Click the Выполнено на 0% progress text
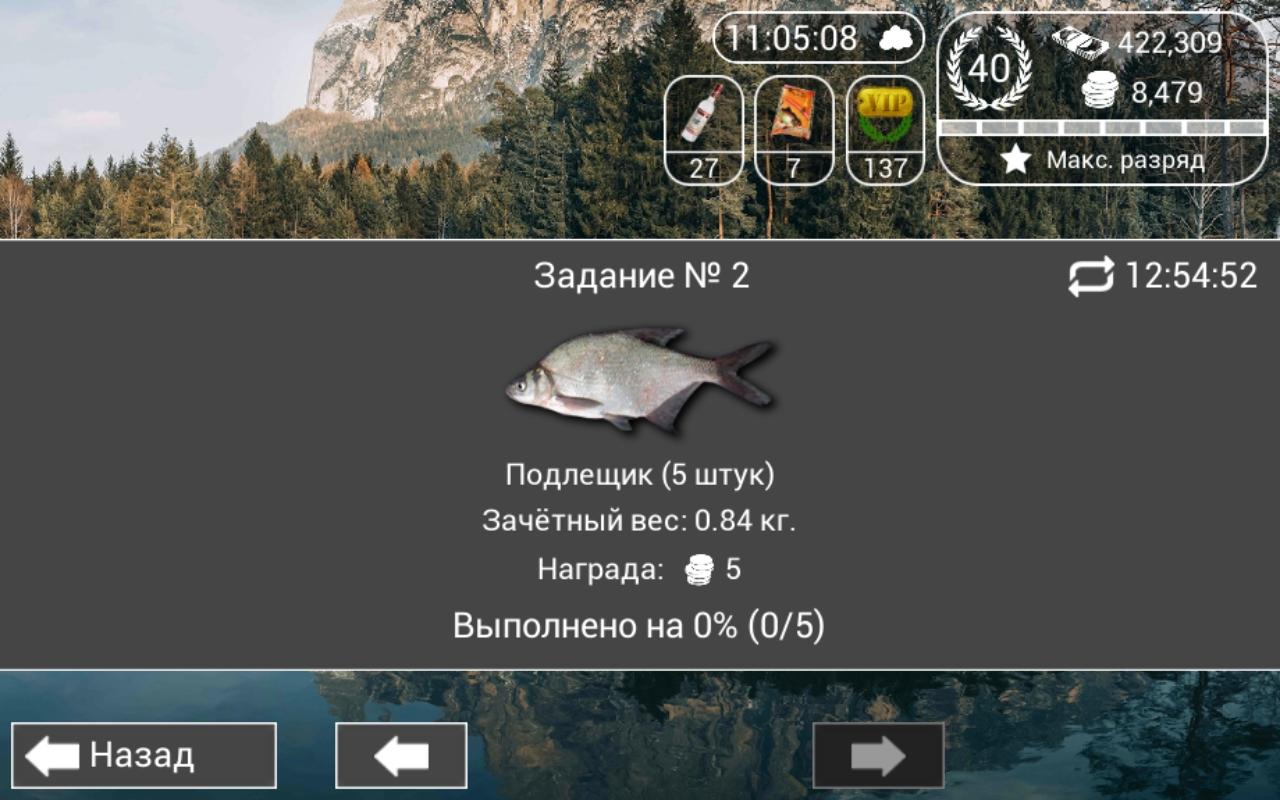Screen dimensions: 1280x800 click(640, 624)
